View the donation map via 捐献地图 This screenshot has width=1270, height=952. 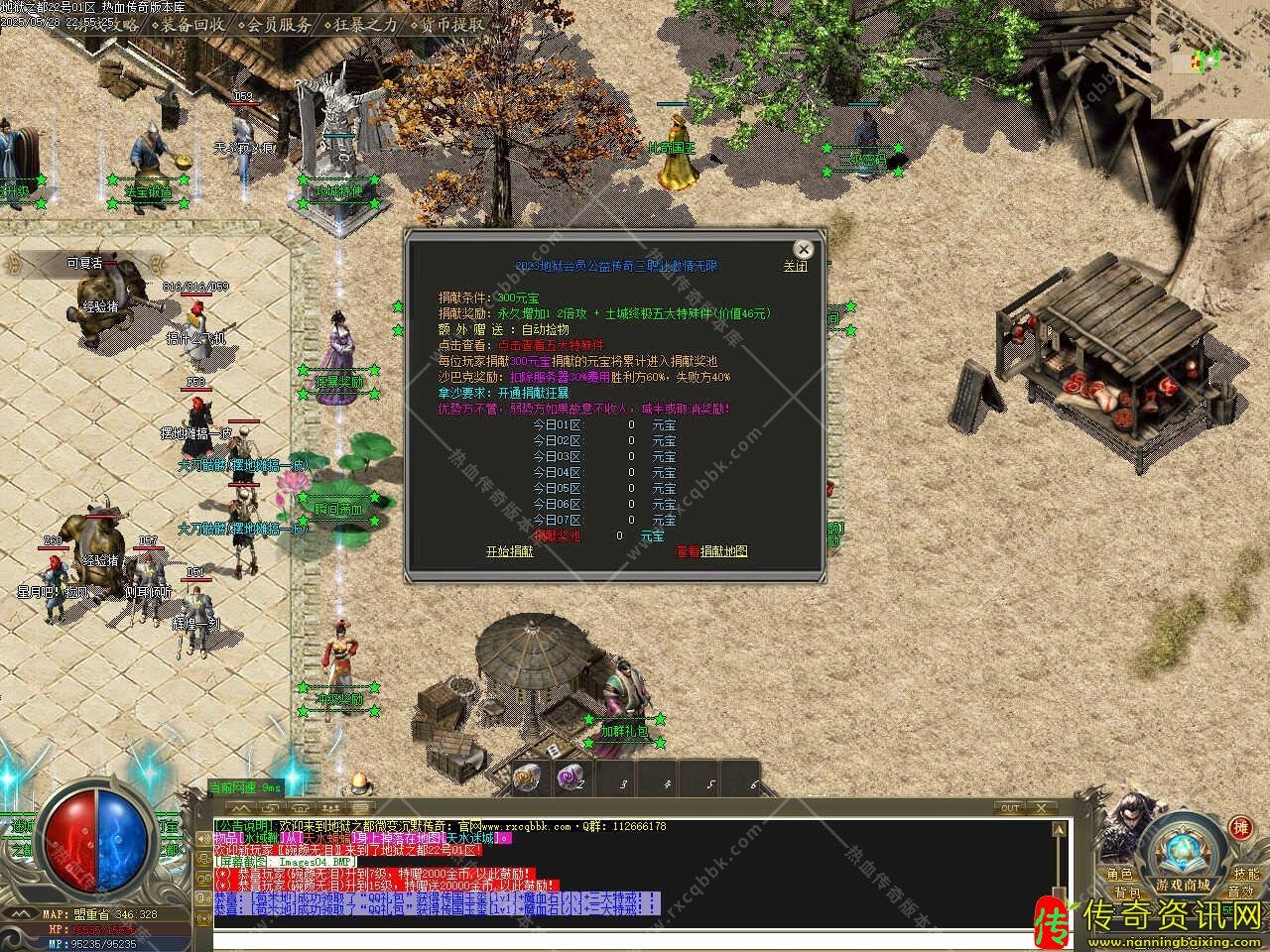(x=723, y=551)
